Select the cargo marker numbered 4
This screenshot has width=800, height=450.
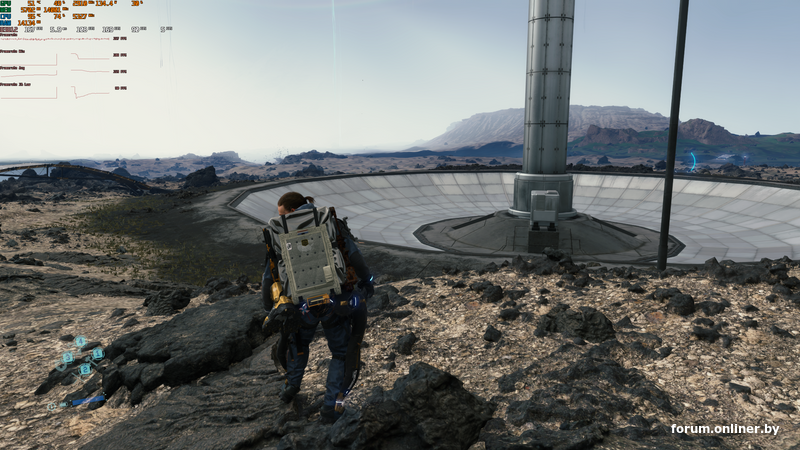81,341
